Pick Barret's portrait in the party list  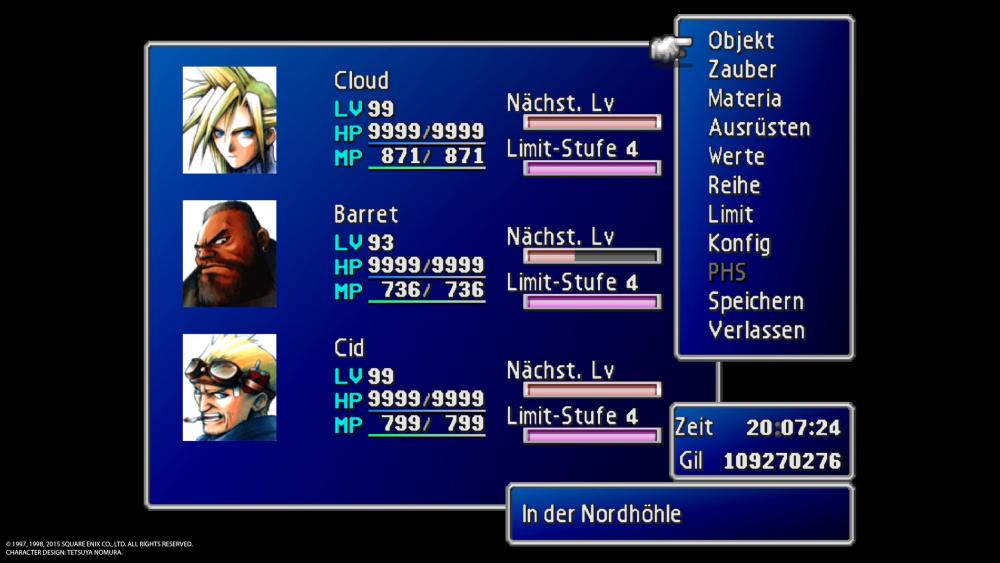(229, 254)
